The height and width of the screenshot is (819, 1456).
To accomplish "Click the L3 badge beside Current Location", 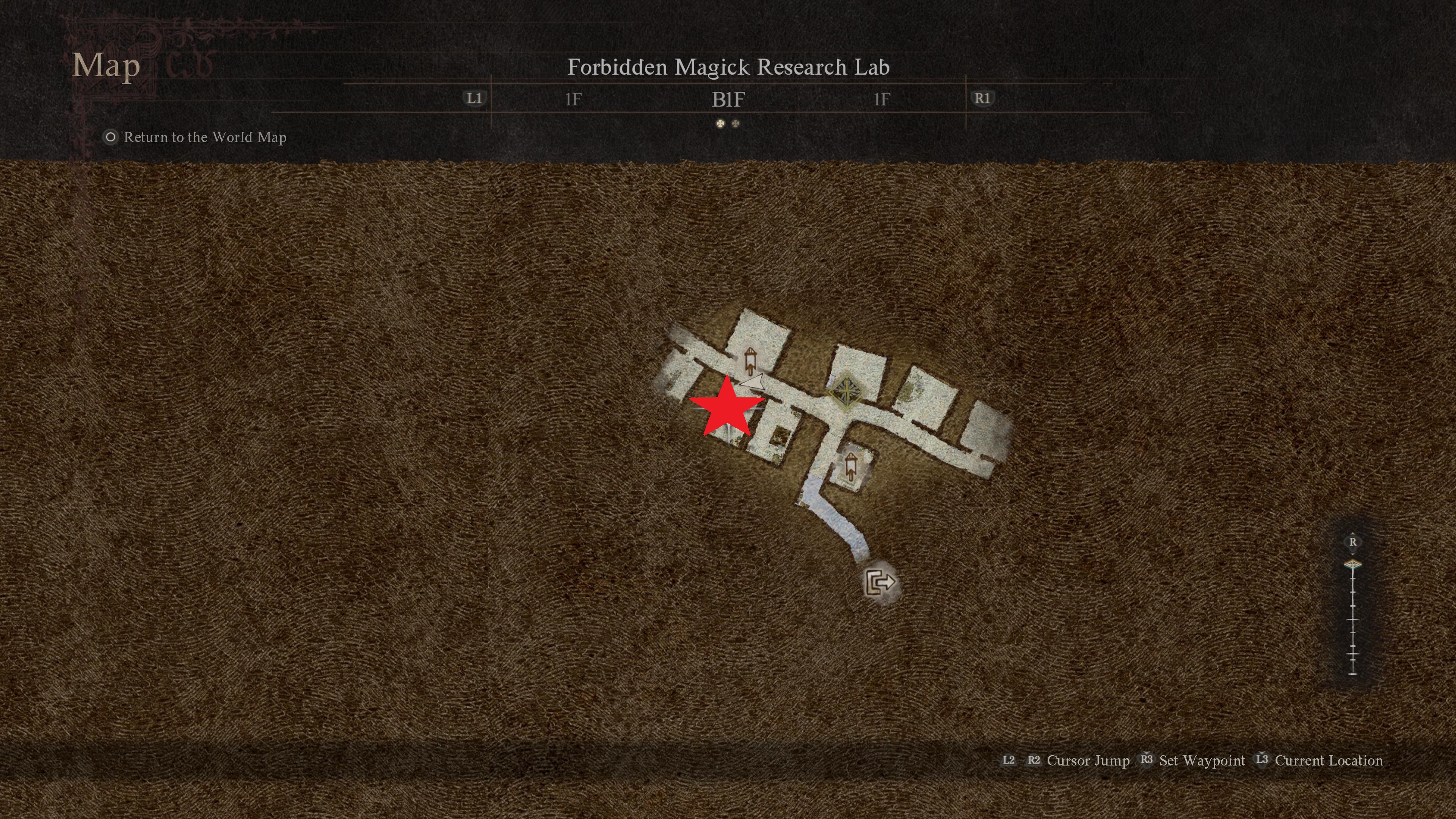I will coord(1261,759).
